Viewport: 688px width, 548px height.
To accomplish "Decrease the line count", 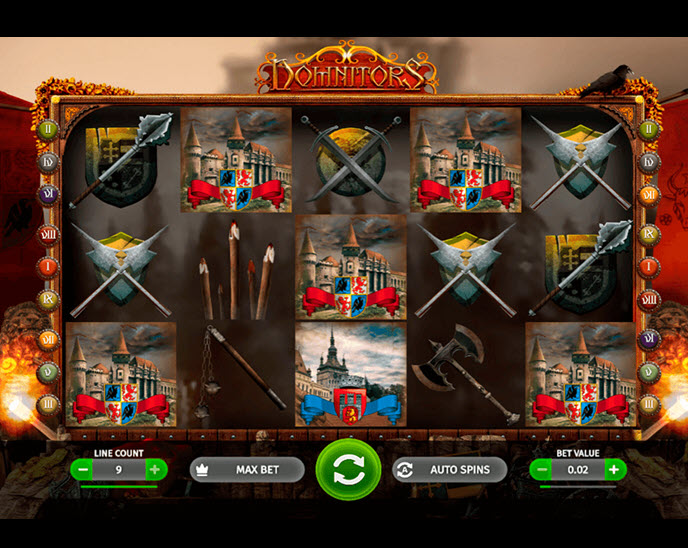I will (82, 468).
